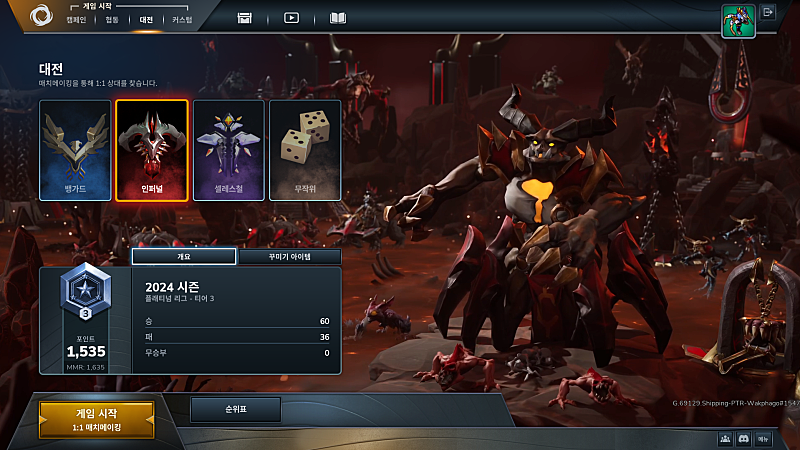Choose the Infernal (인퍼널) faction card
Viewport: 800px width, 450px height.
(x=152, y=150)
